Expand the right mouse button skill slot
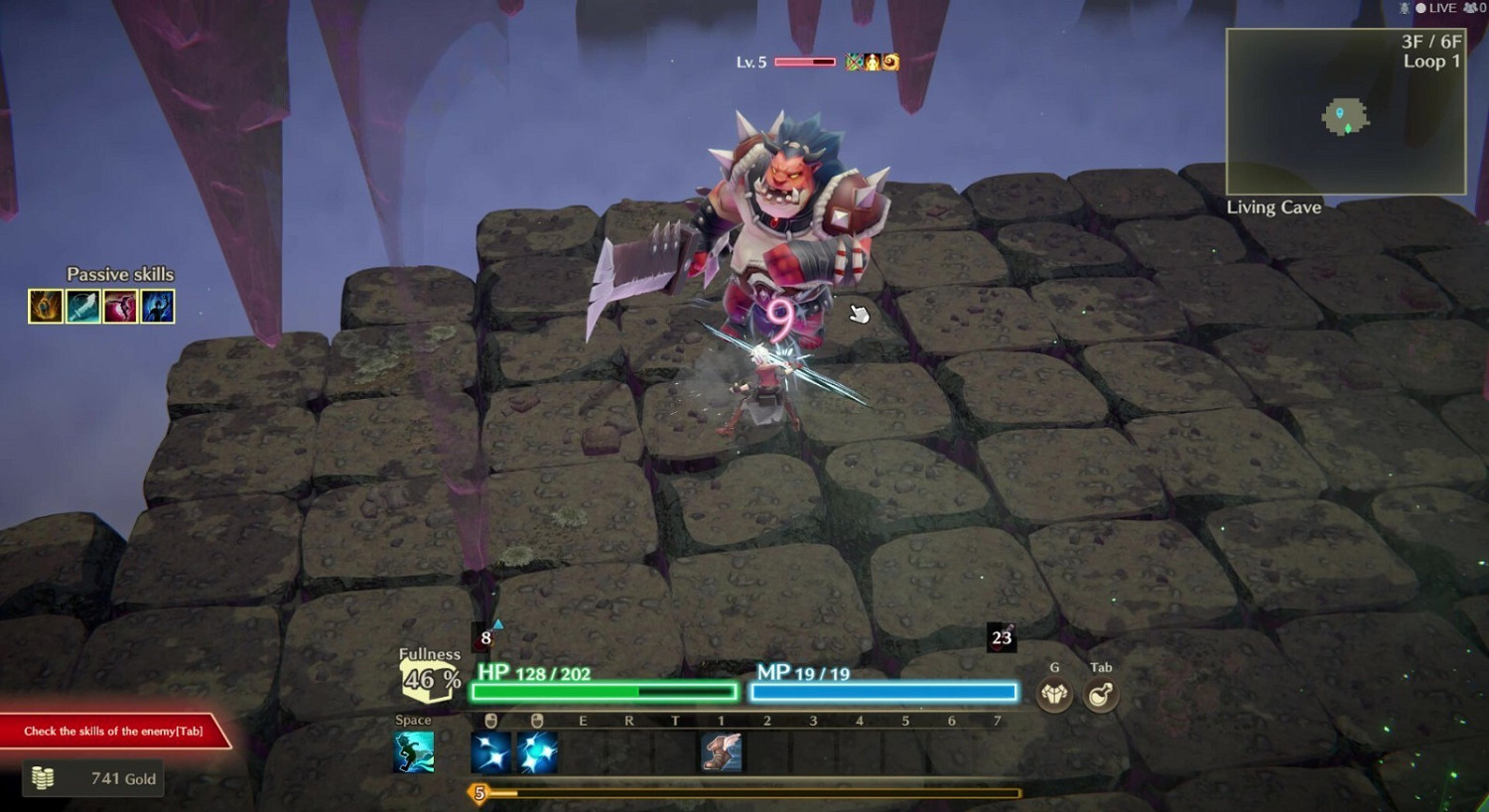The height and width of the screenshot is (812, 1489). [539, 751]
